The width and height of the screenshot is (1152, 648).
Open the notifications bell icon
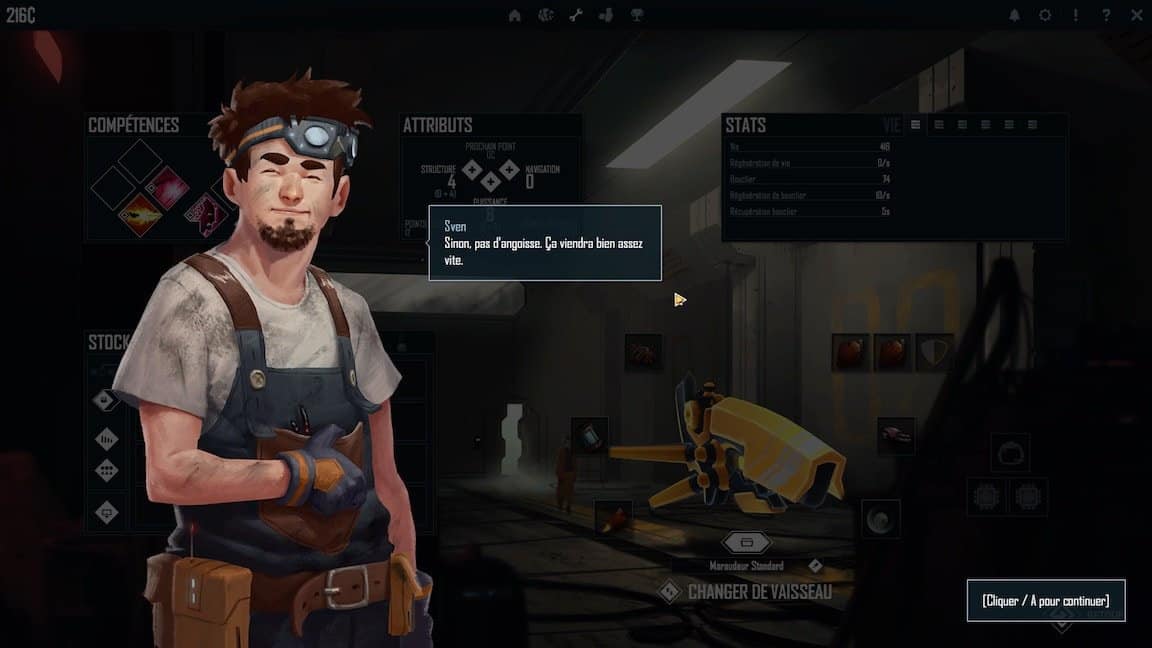(1015, 15)
